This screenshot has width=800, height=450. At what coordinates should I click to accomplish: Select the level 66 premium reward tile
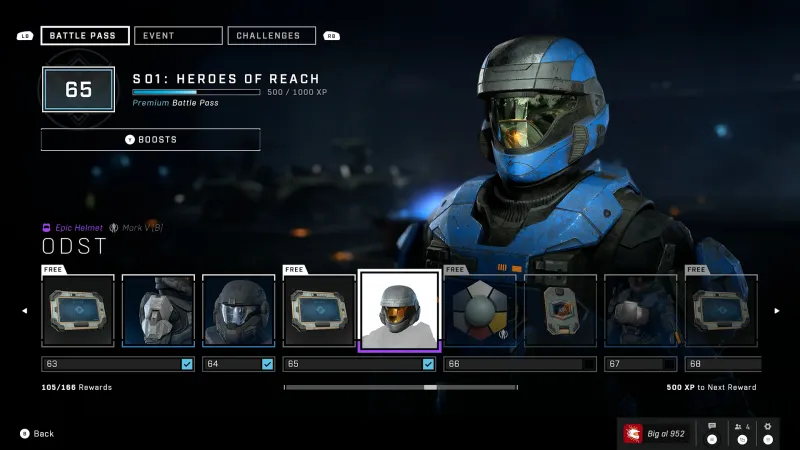(560, 310)
